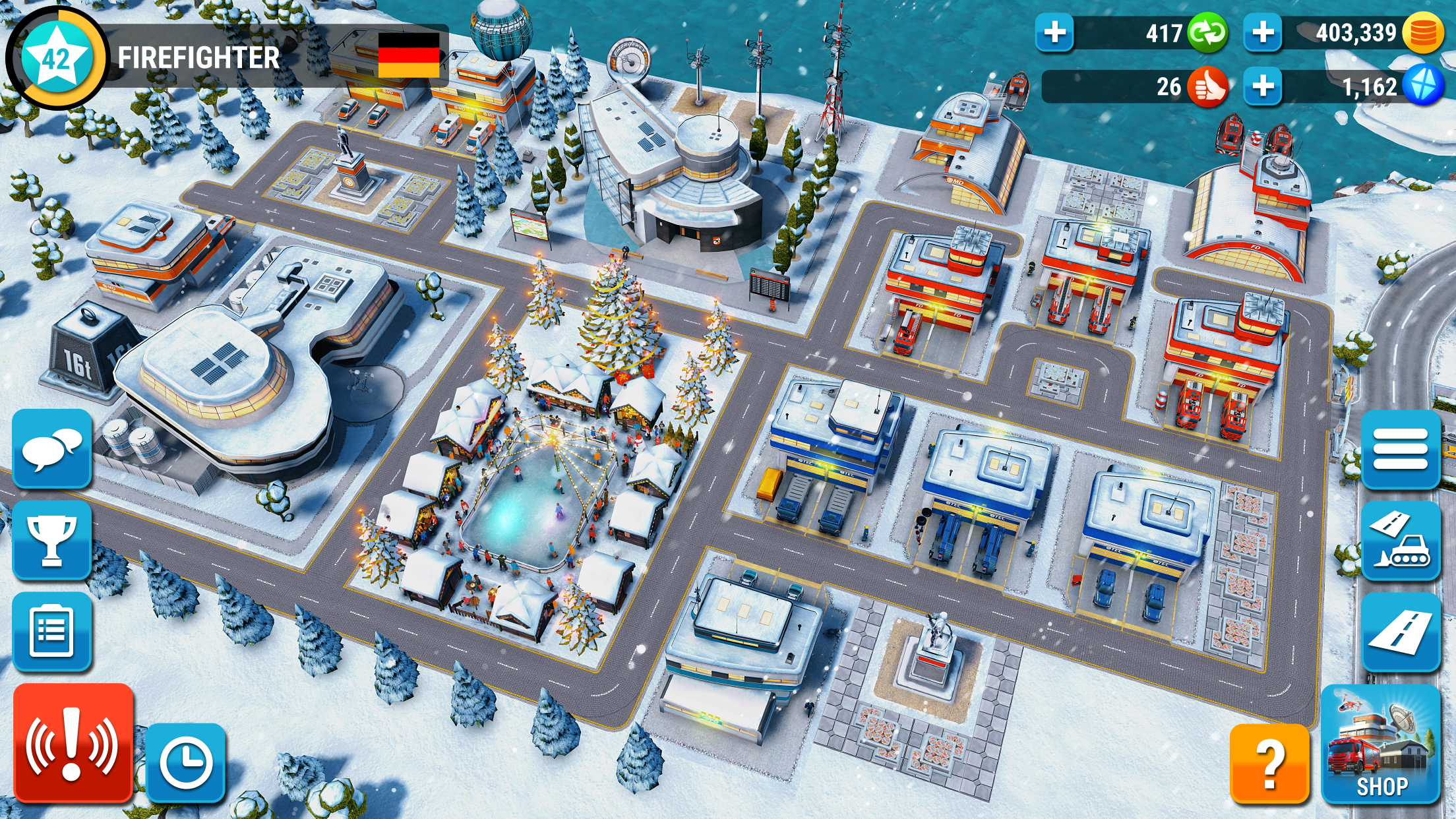
Task: Click the player level 42 star badge
Action: 56,57
